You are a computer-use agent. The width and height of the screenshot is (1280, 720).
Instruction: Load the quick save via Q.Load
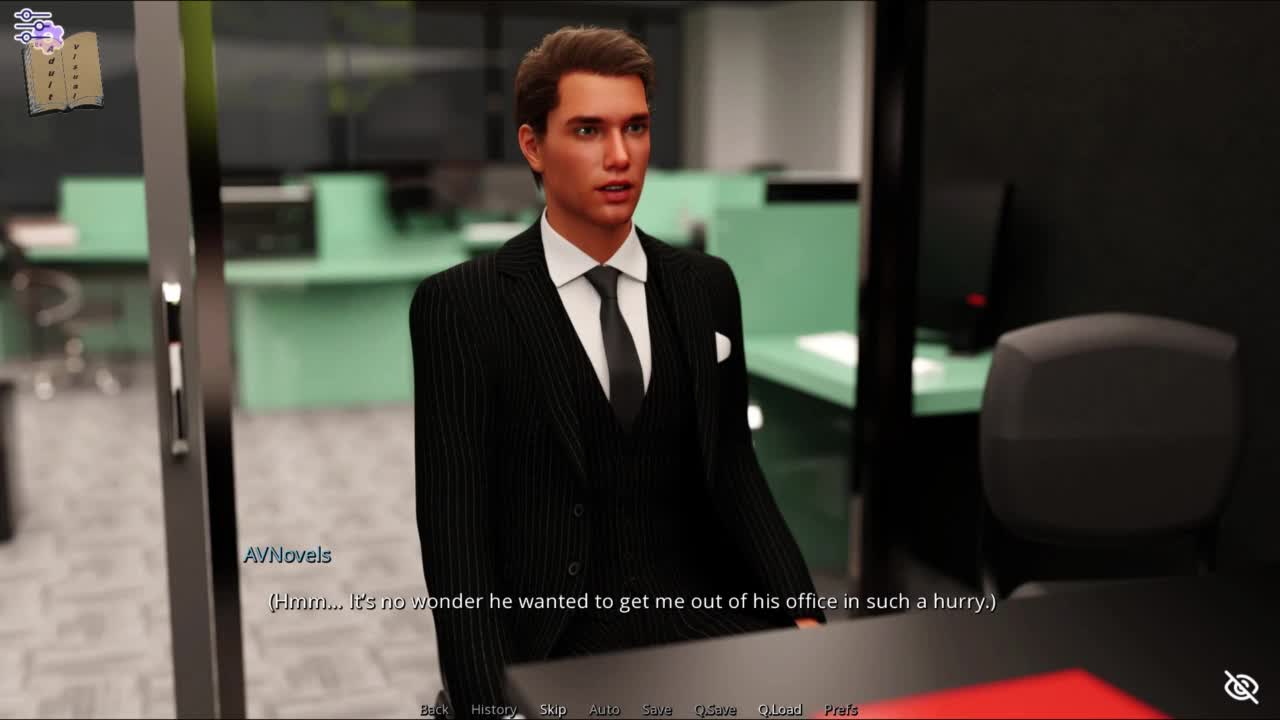pos(780,709)
